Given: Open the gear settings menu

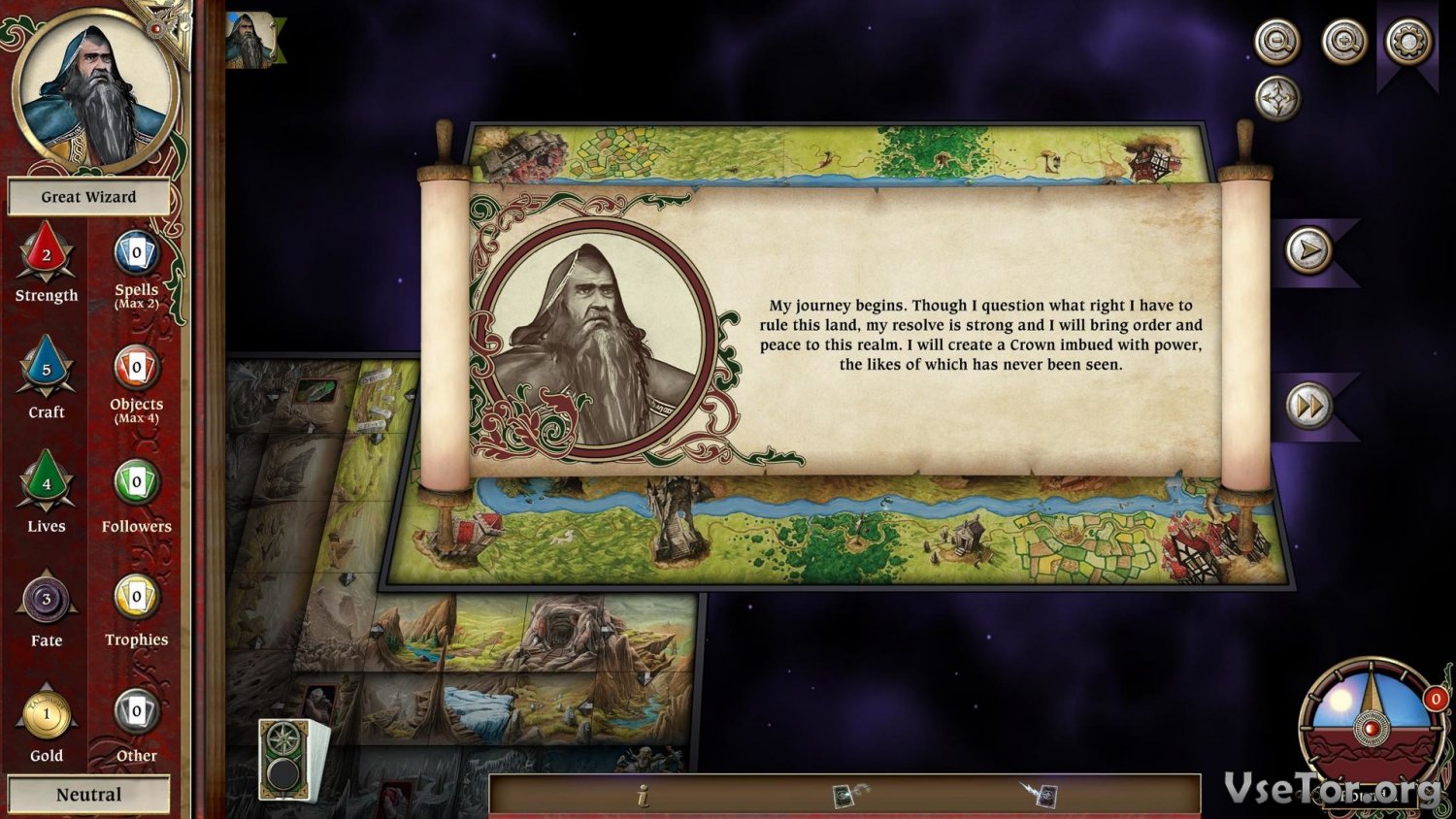Looking at the screenshot, I should click(x=1407, y=42).
